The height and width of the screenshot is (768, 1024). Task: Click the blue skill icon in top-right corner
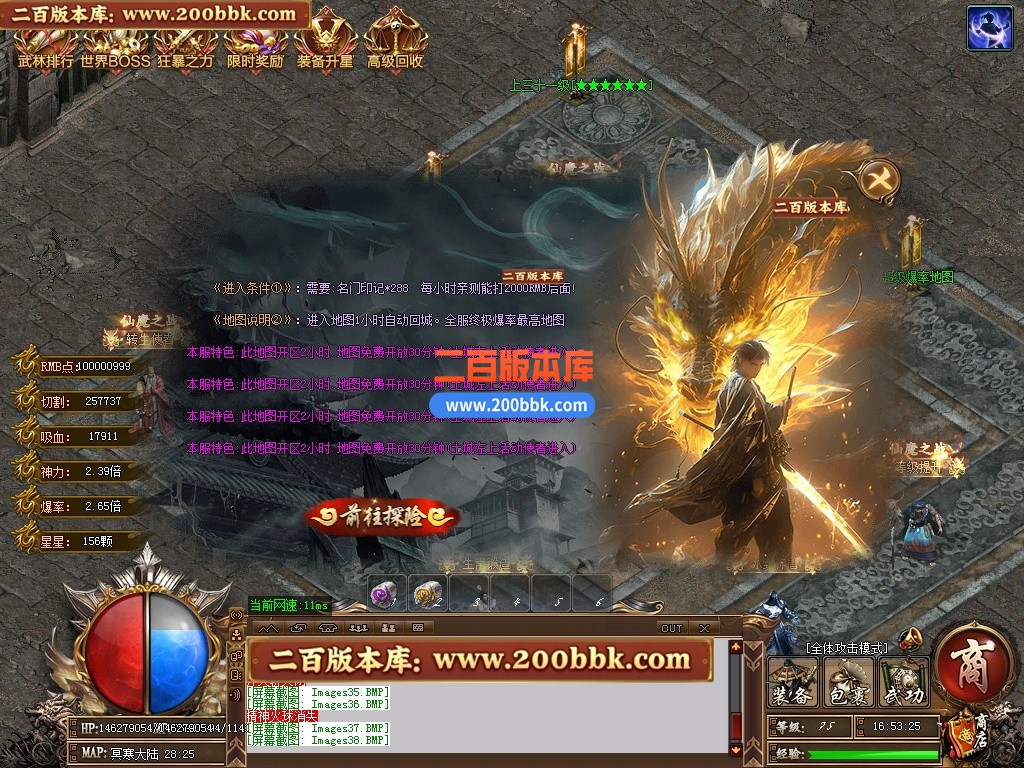point(989,28)
